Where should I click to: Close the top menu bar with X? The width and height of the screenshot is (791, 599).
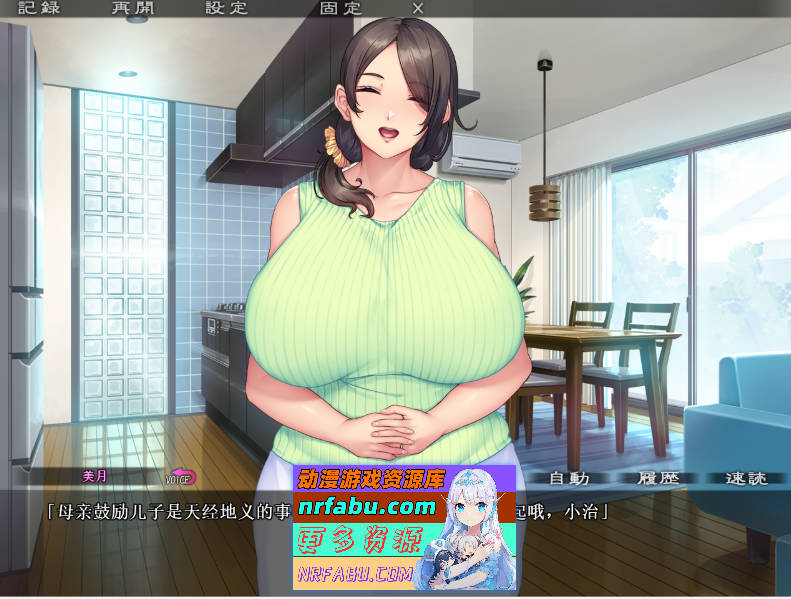click(x=418, y=8)
